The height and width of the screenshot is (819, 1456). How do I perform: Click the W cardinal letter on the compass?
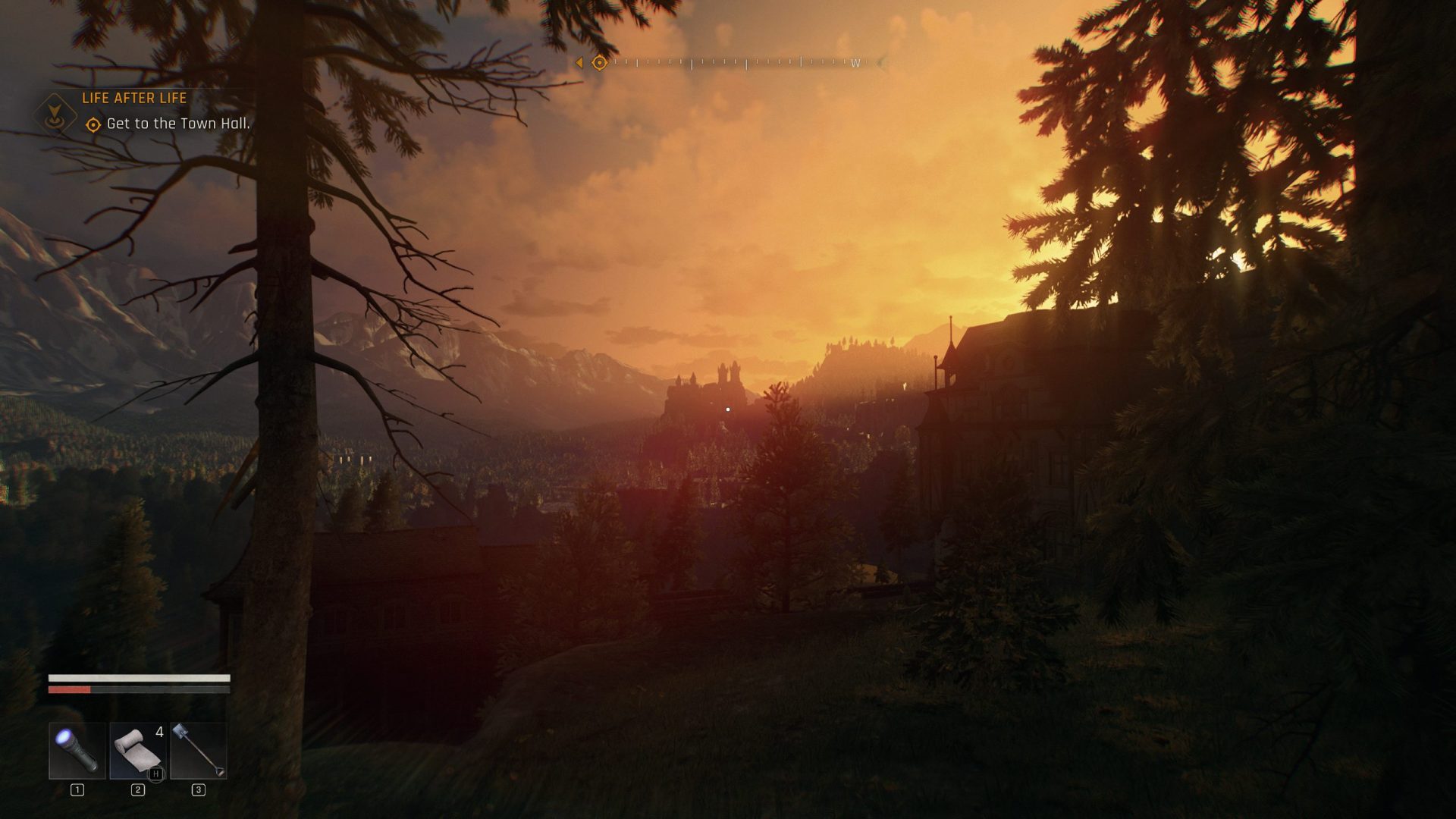[856, 64]
